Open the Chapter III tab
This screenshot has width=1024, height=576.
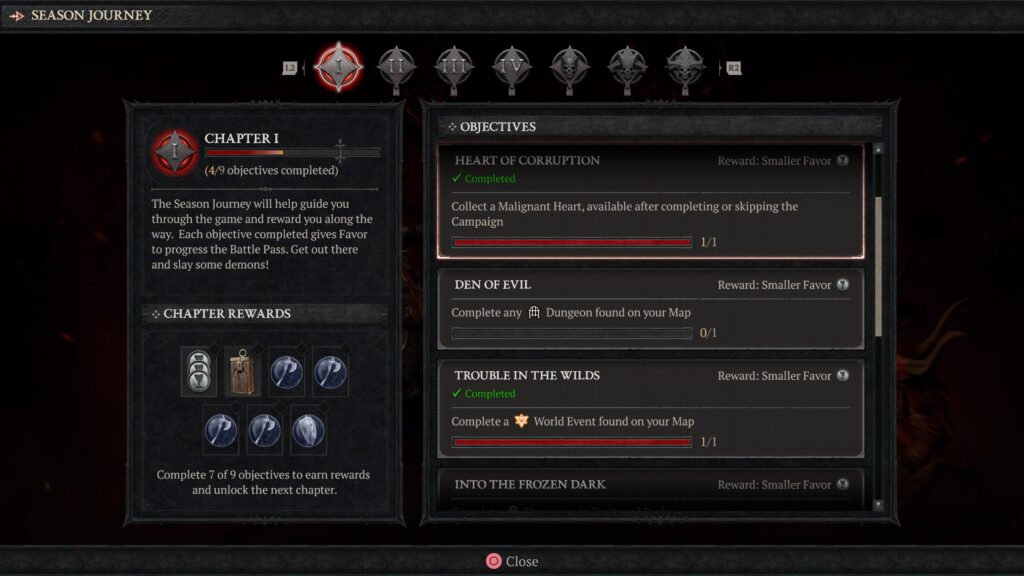tap(453, 67)
